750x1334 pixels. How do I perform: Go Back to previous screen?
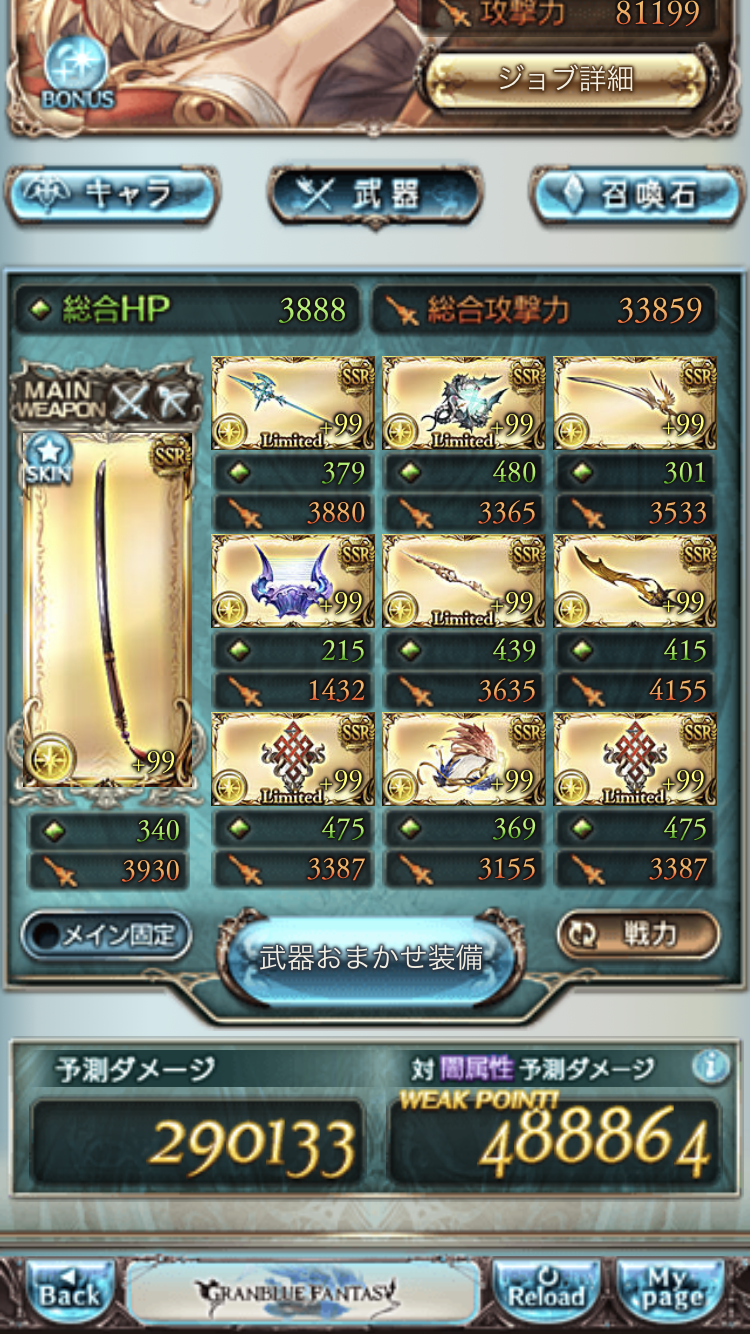pyautogui.click(x=70, y=1291)
